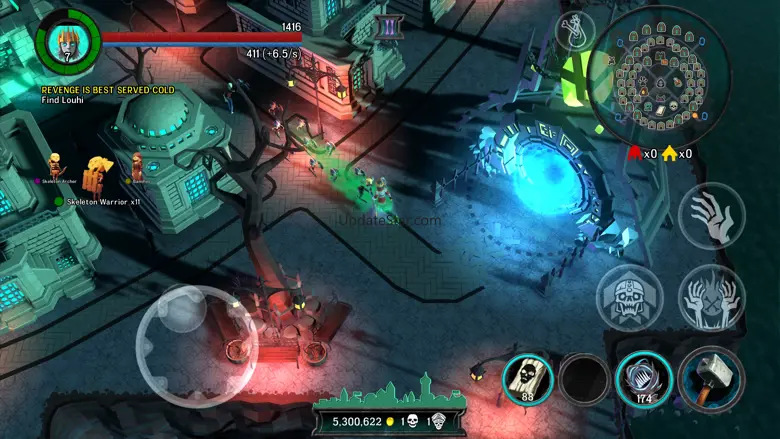The width and height of the screenshot is (780, 439).
Task: Tap the bone arm icon beside minimap
Action: point(574,29)
